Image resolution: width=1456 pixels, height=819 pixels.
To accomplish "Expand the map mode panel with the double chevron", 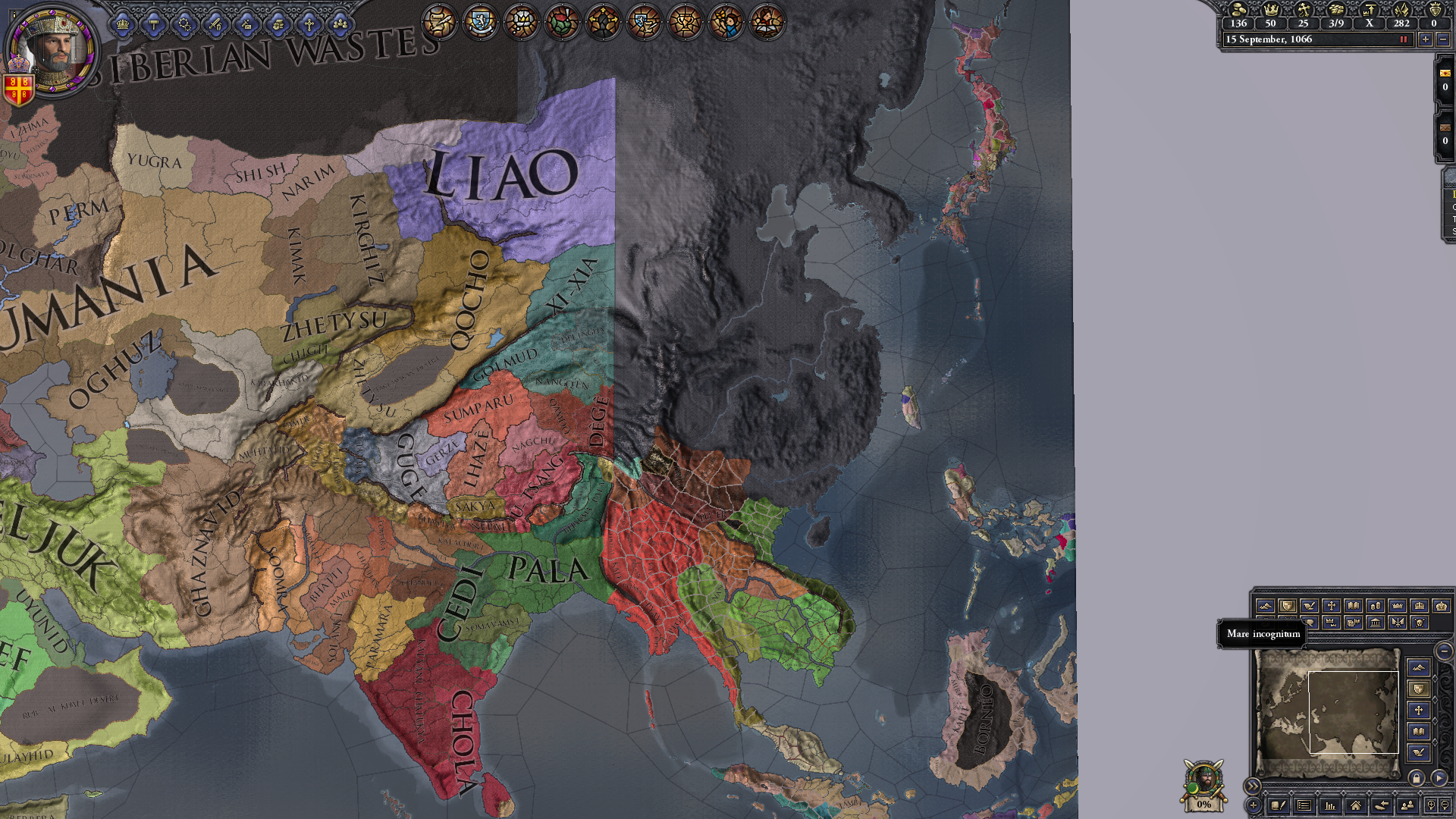I will tap(1253, 785).
